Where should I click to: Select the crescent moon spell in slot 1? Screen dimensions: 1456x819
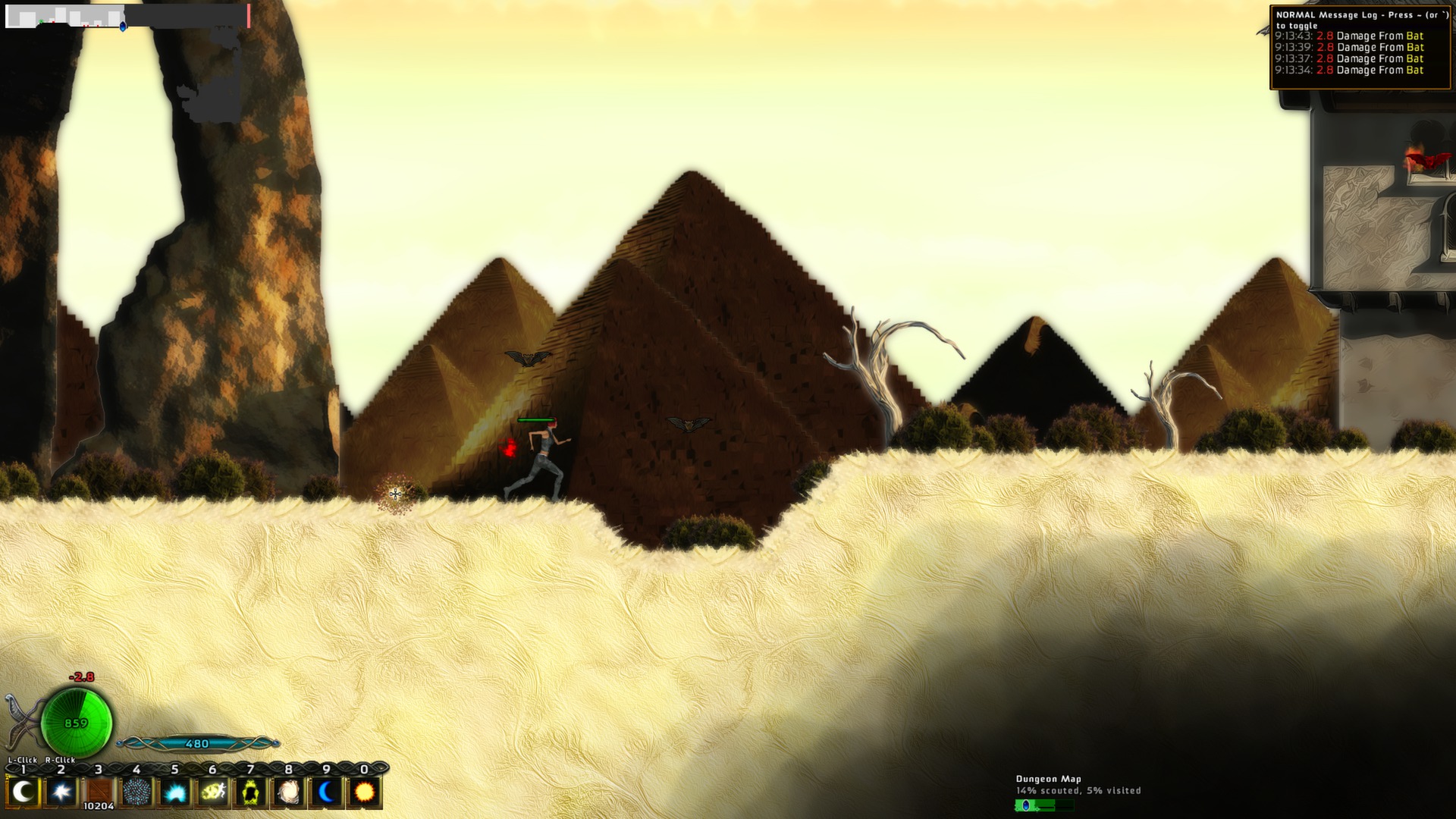[x=23, y=791]
